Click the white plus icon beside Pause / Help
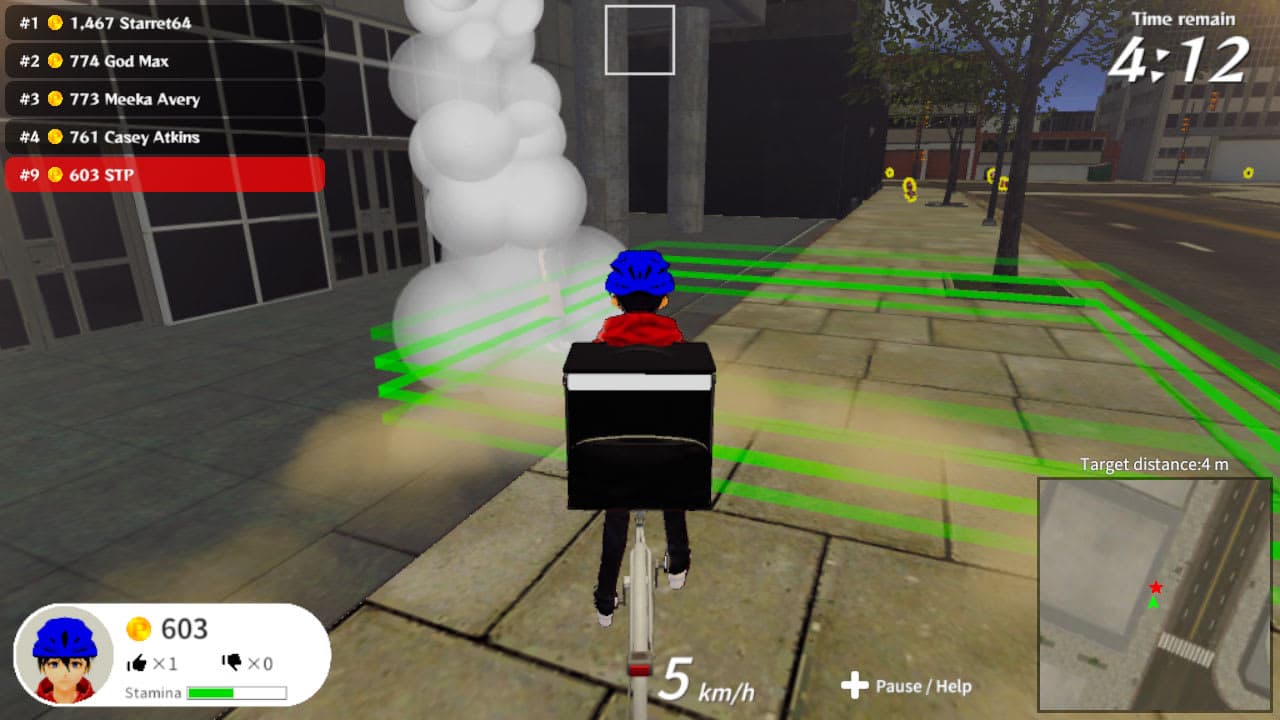The height and width of the screenshot is (720, 1280). pyautogui.click(x=855, y=686)
